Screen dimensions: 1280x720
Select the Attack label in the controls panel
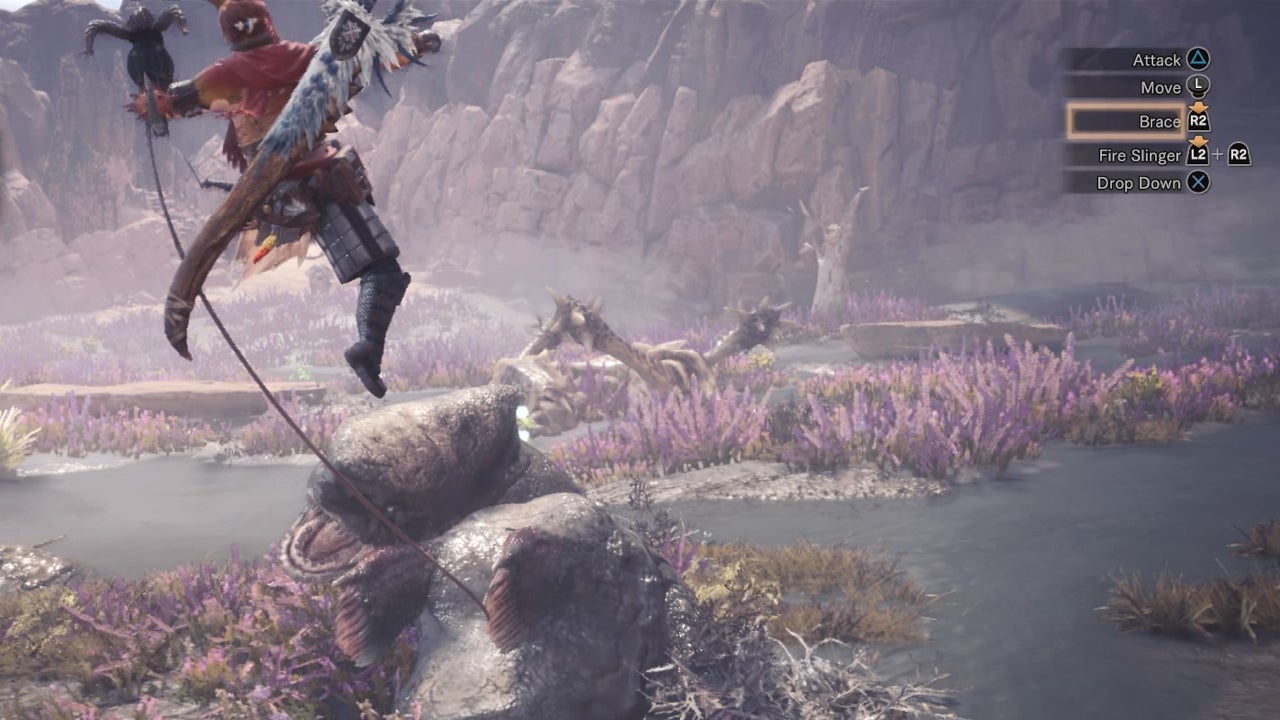tap(1157, 60)
